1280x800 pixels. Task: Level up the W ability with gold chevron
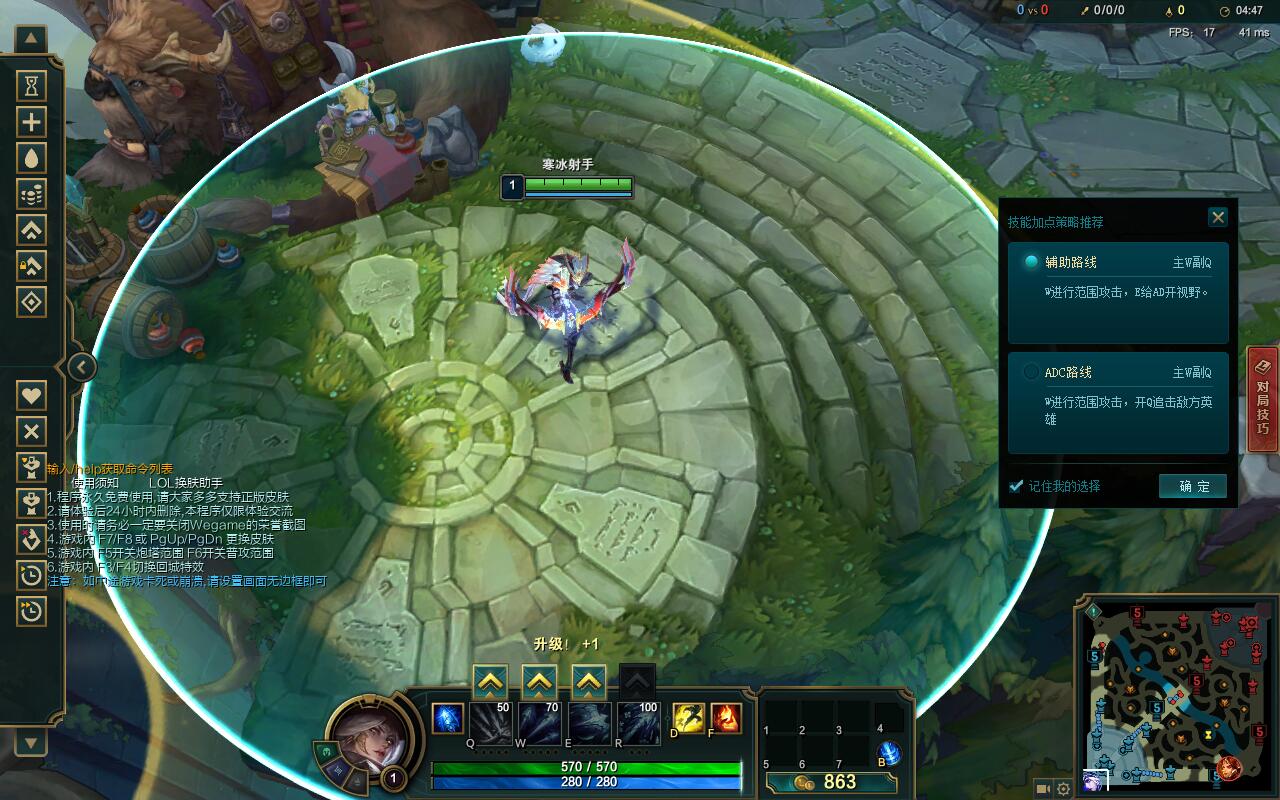point(538,683)
